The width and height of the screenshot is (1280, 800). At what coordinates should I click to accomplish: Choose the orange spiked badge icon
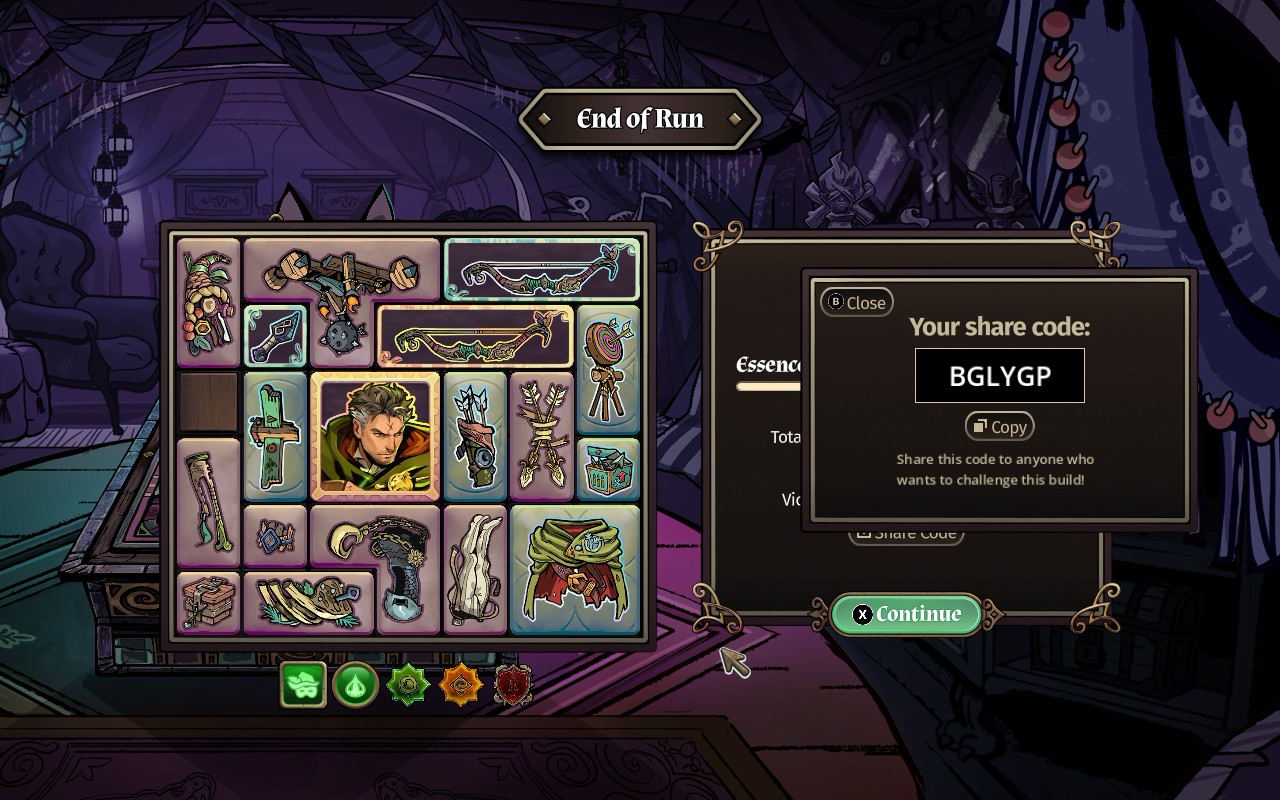click(461, 686)
